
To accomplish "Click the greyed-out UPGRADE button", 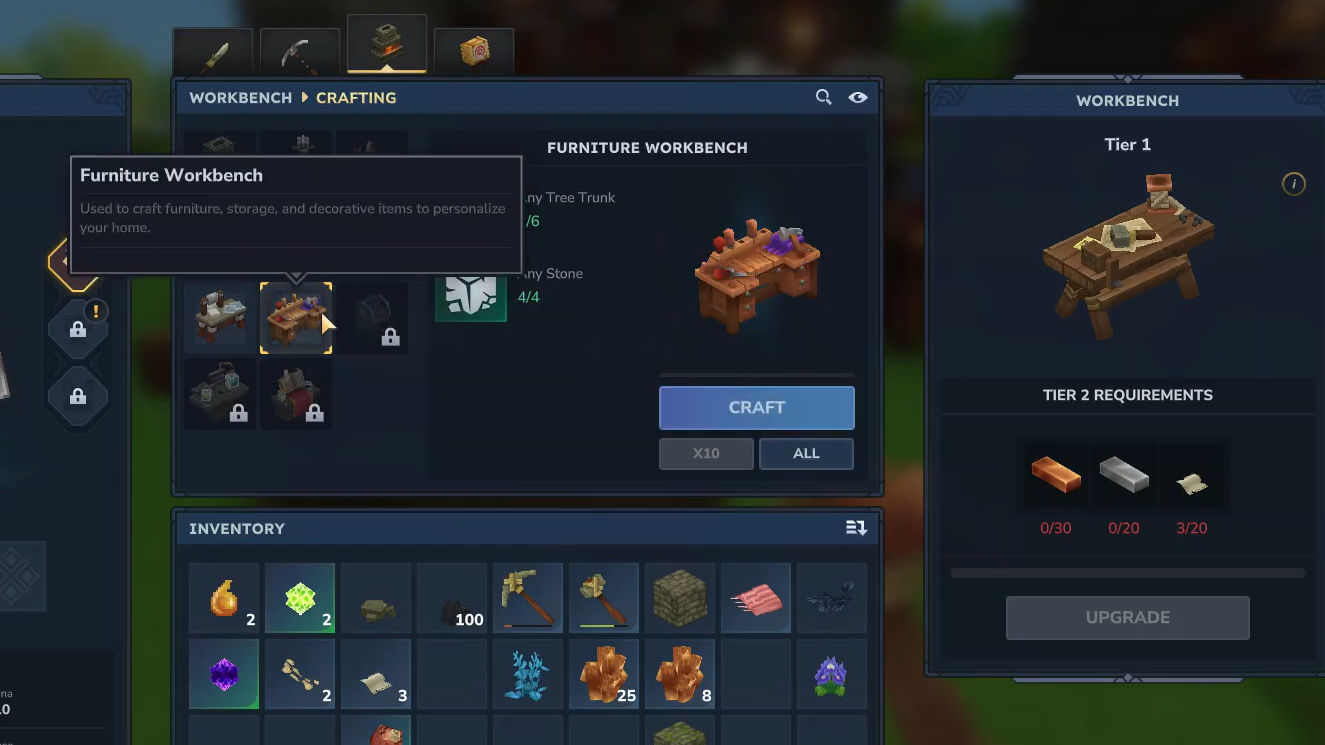I will [x=1127, y=618].
